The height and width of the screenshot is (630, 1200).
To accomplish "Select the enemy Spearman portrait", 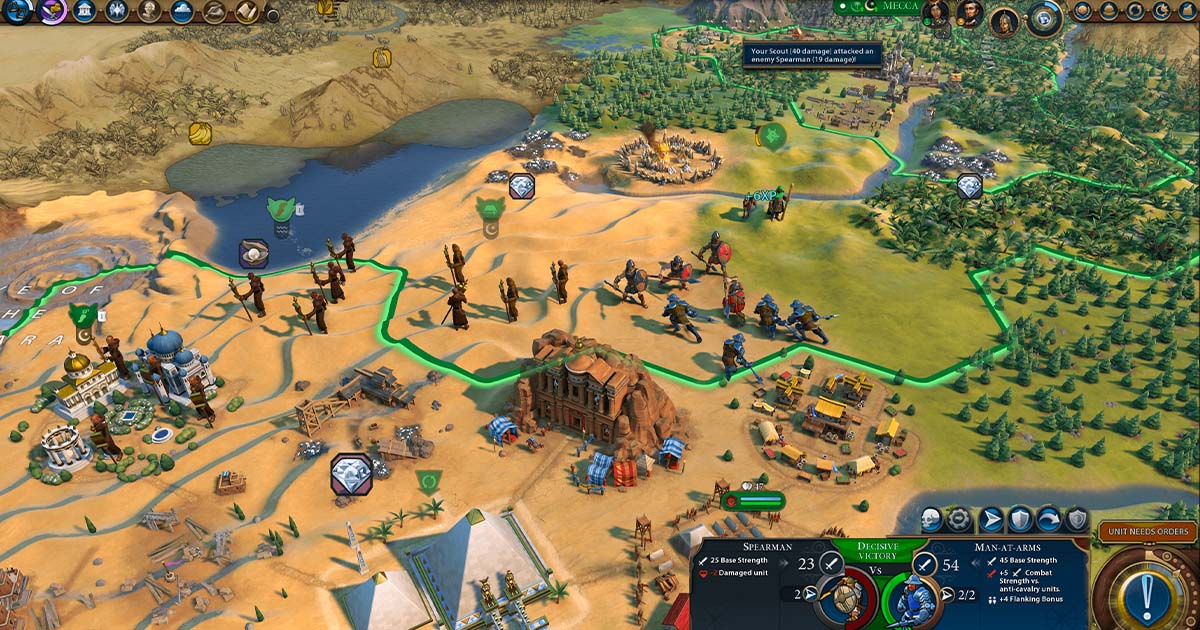I will click(x=845, y=598).
